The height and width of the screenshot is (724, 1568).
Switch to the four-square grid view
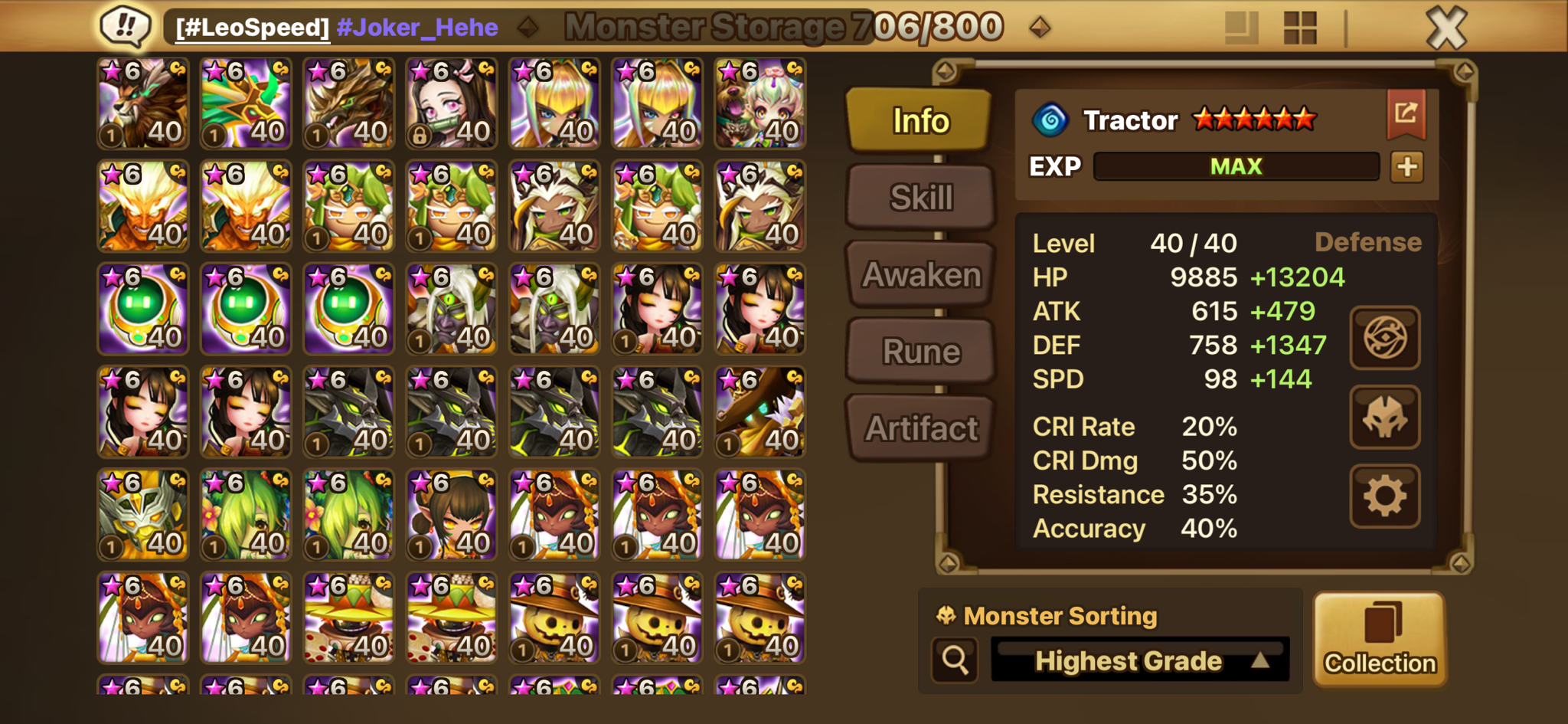coord(1299,28)
